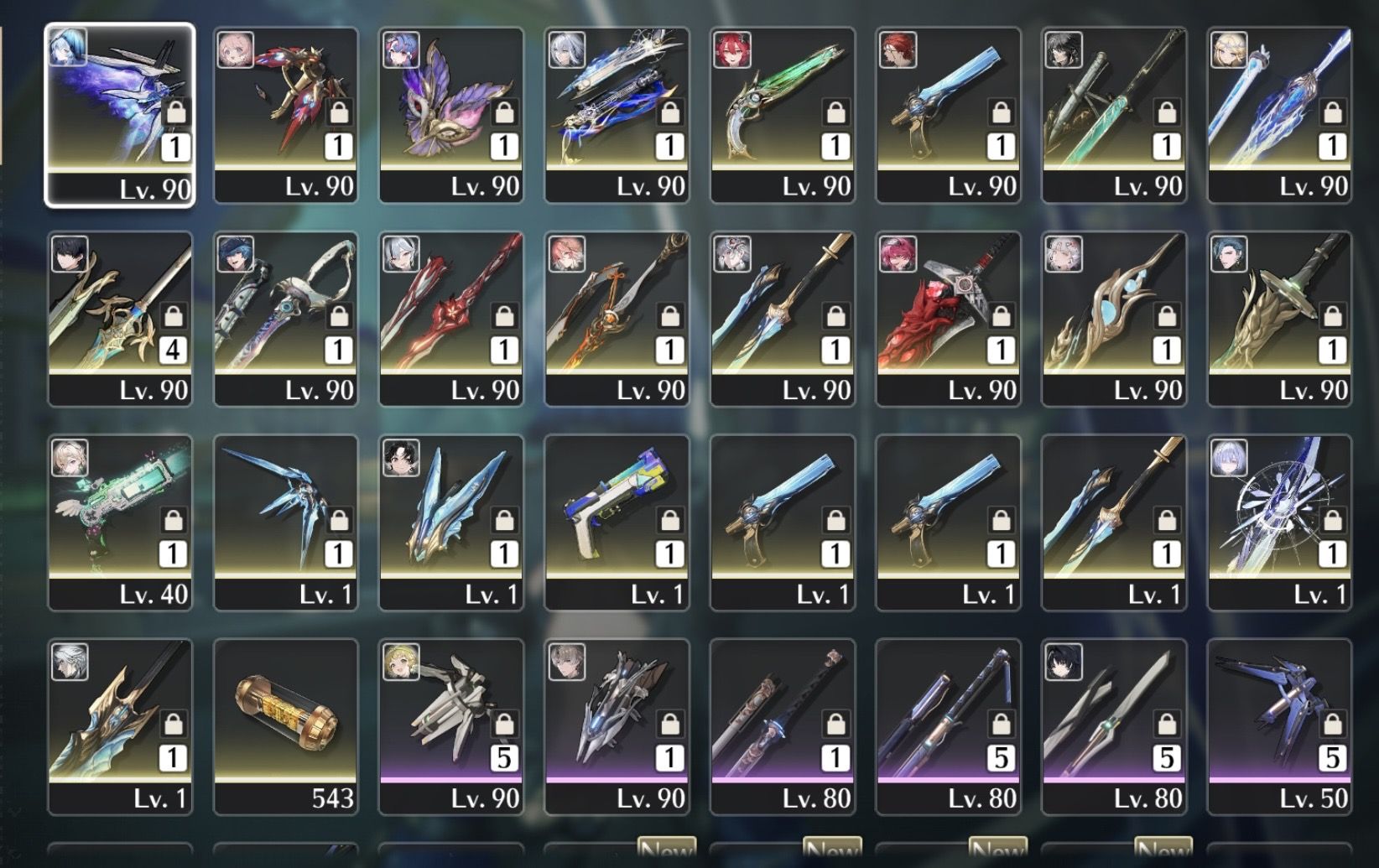Select the highlighted purple starry weapon

tap(120, 114)
